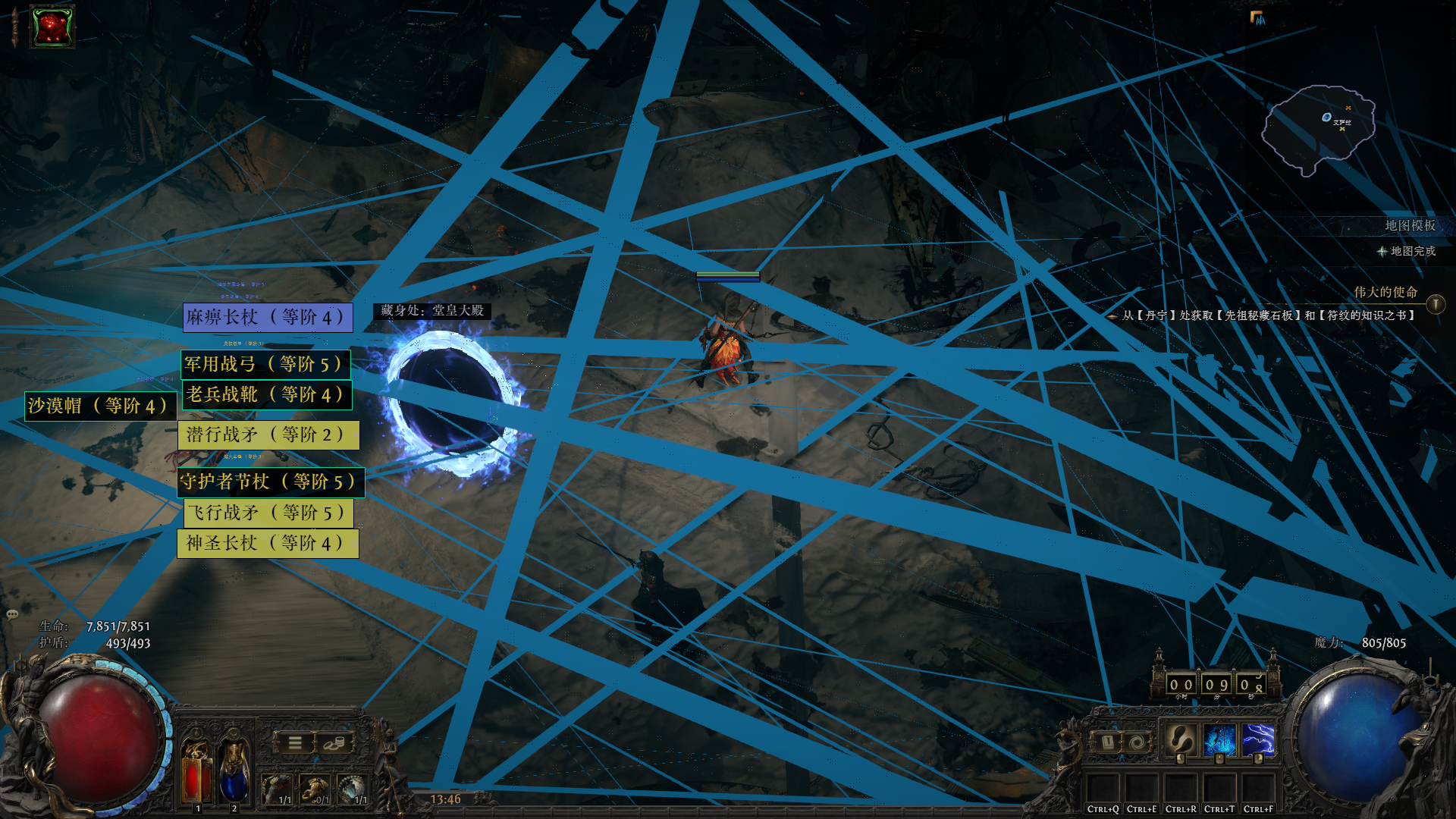Open the coin stack shop button

pos(333,743)
